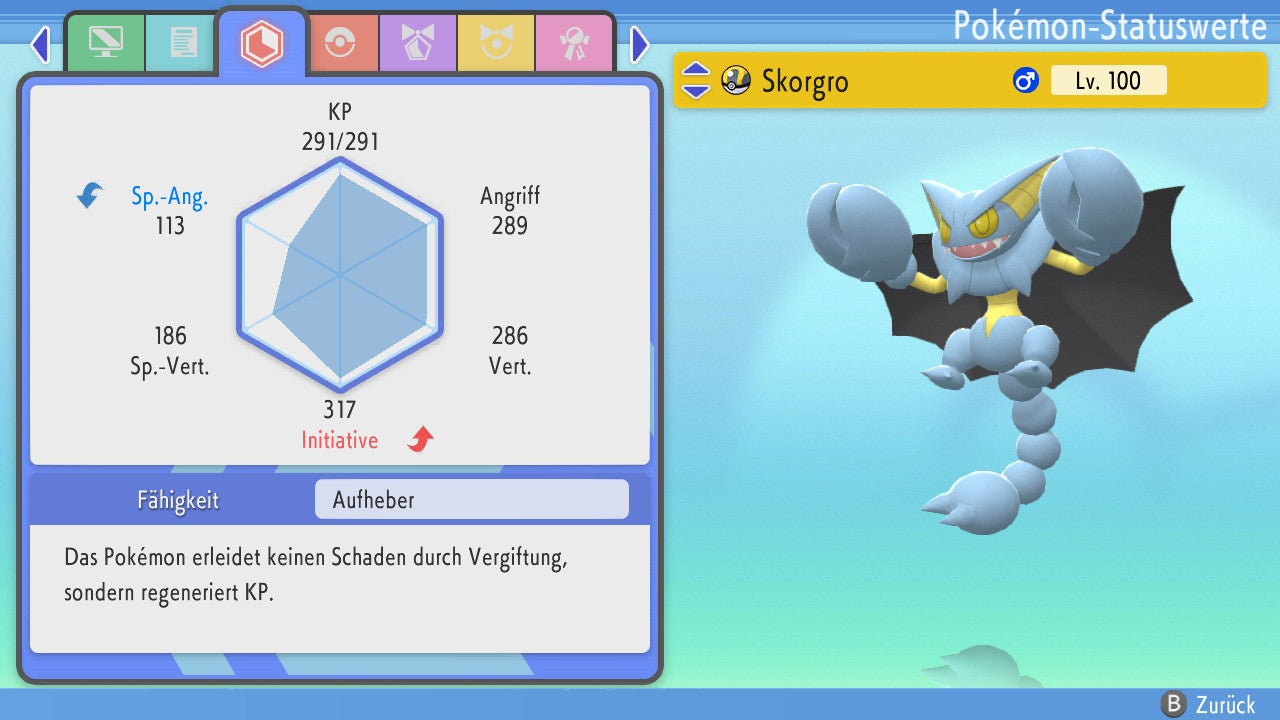
Task: Open the orange Poké Ball moves tab
Action: 340,43
